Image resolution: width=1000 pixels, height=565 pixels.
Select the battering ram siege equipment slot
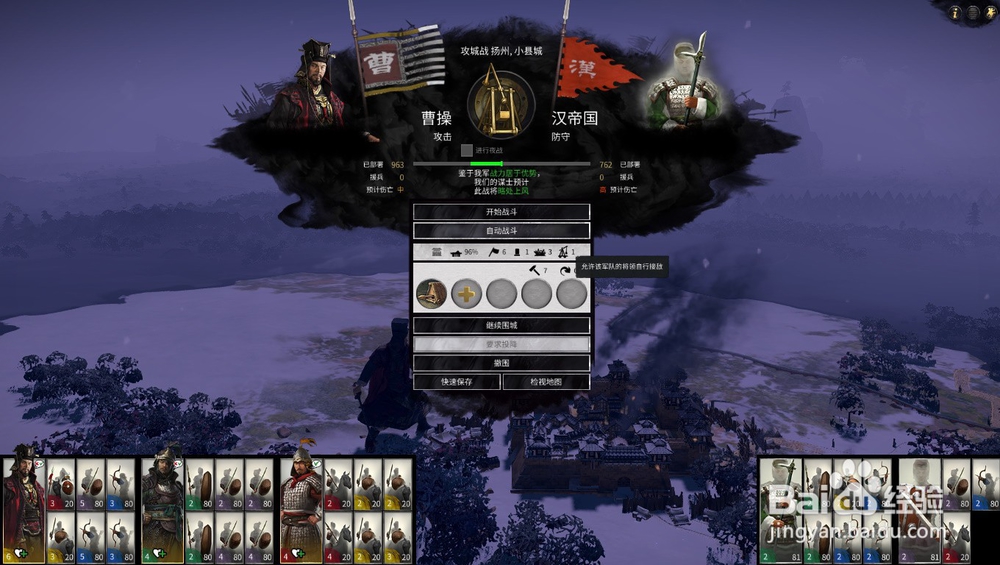point(431,294)
